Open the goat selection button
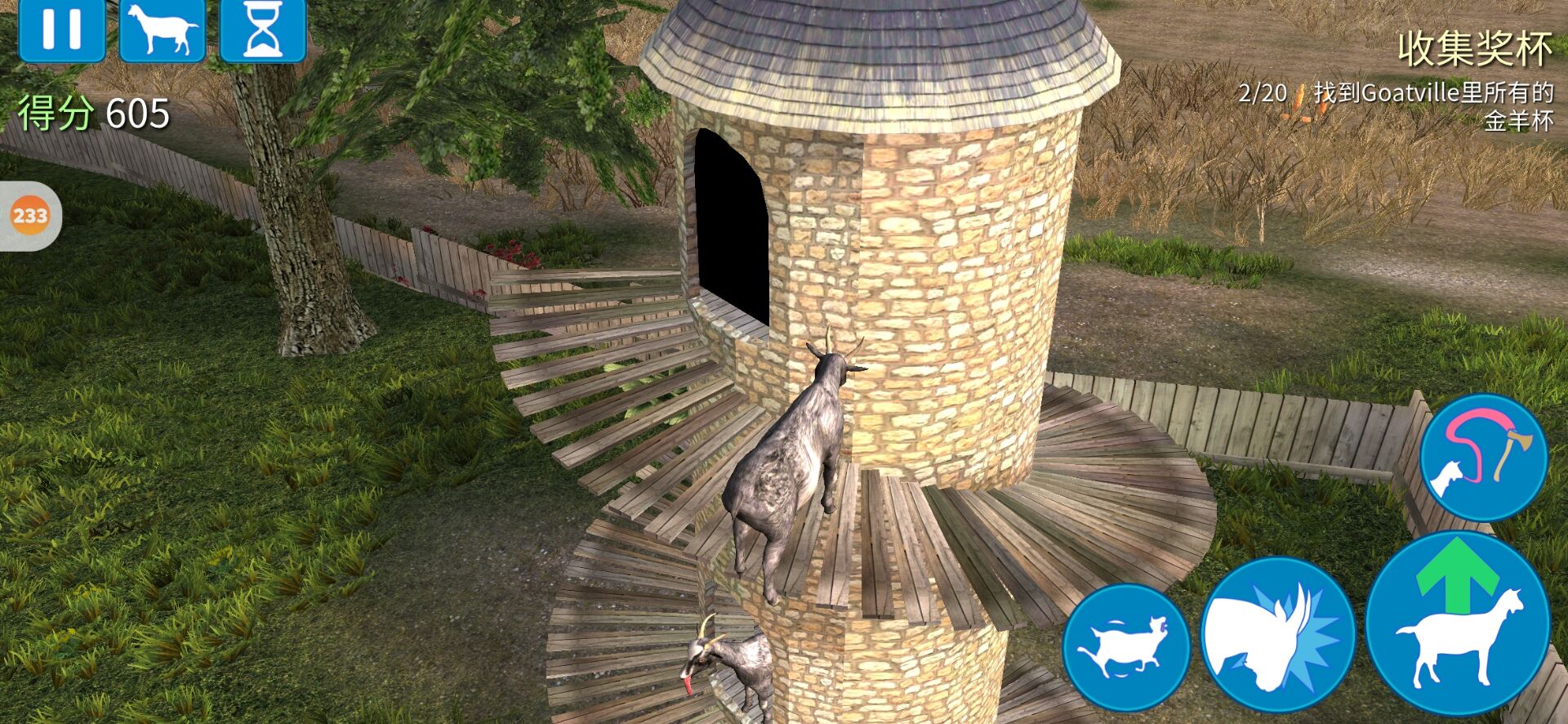 pos(163,29)
